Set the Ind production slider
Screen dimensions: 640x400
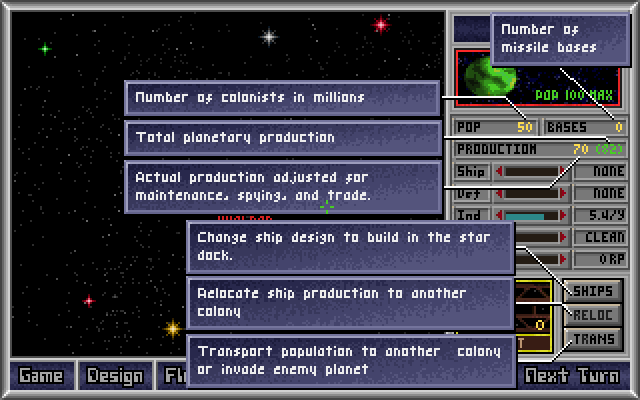click(530, 215)
